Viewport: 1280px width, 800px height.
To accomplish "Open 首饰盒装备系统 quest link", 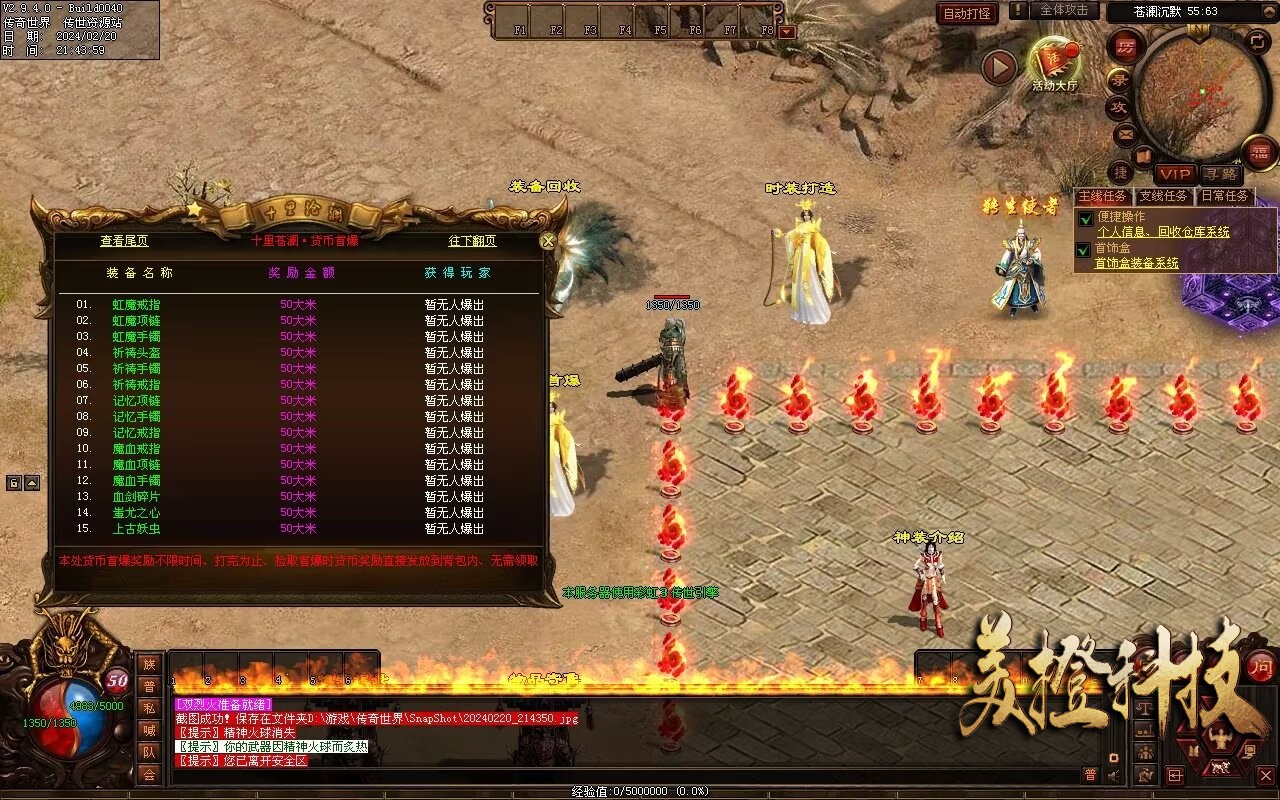I will [1136, 263].
